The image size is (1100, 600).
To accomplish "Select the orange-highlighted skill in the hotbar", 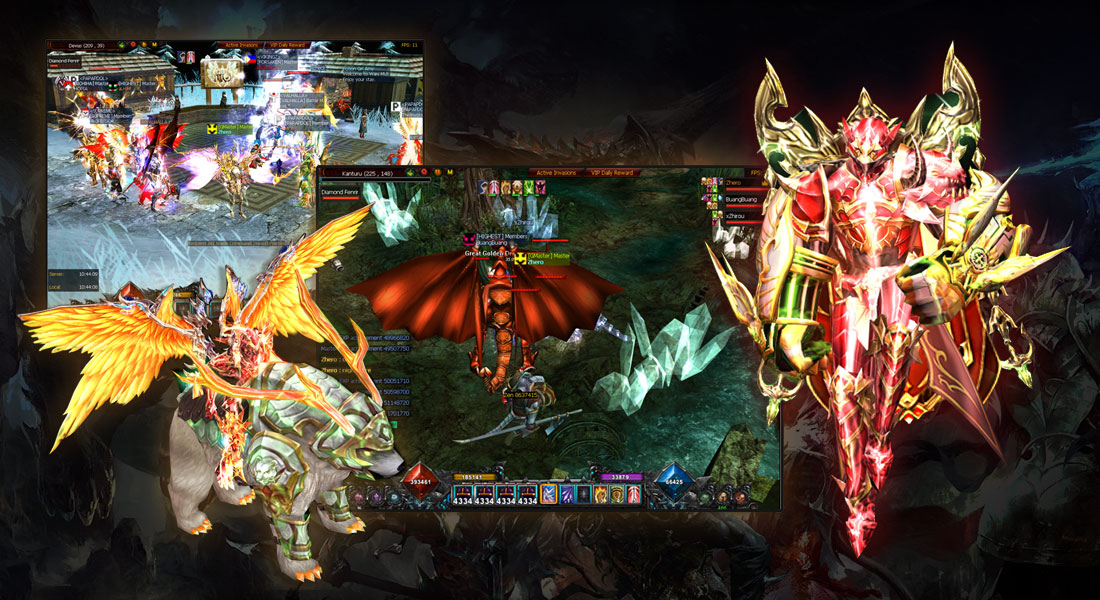I will click(549, 493).
